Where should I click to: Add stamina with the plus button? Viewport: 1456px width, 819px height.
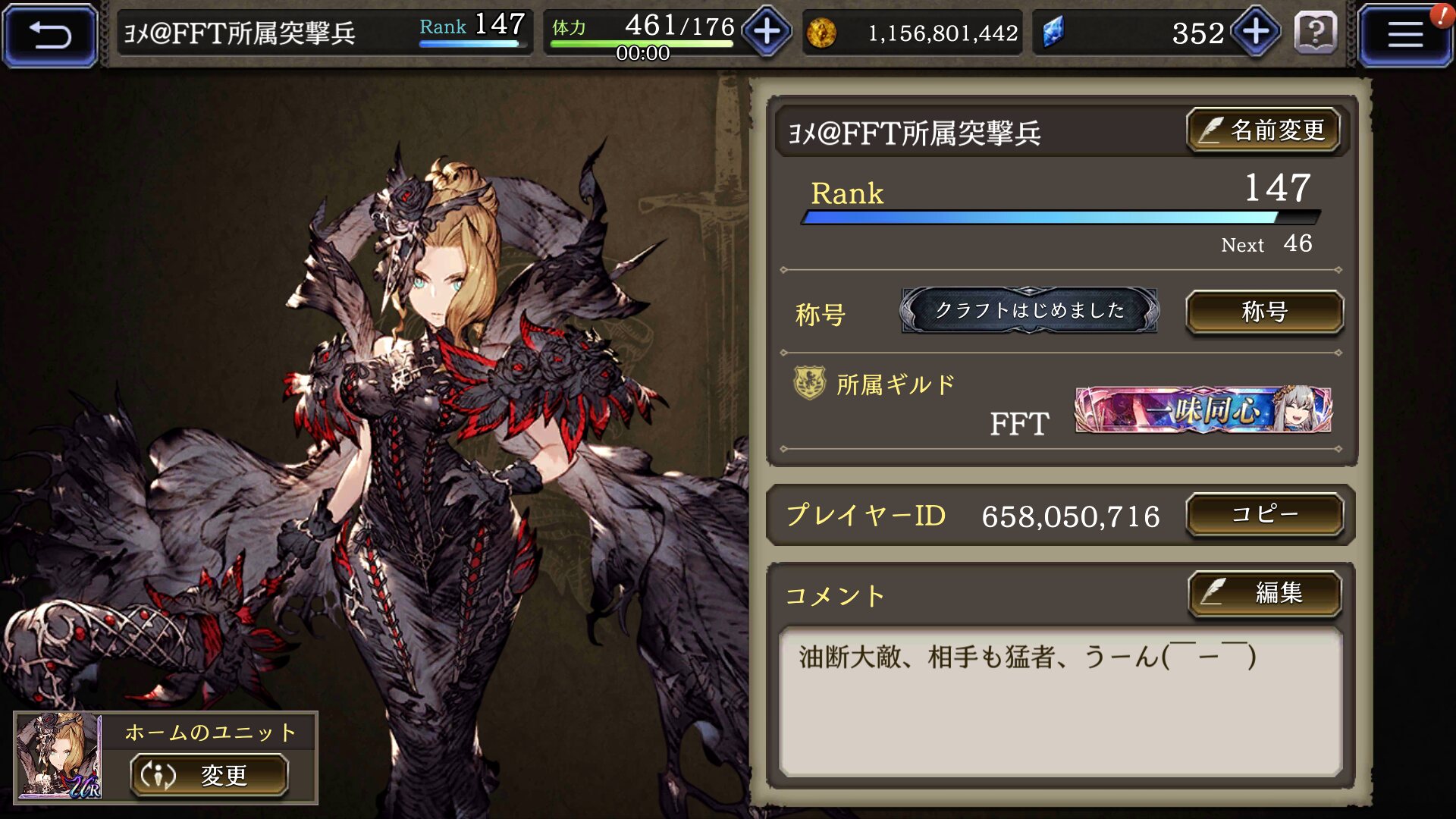coord(767,32)
